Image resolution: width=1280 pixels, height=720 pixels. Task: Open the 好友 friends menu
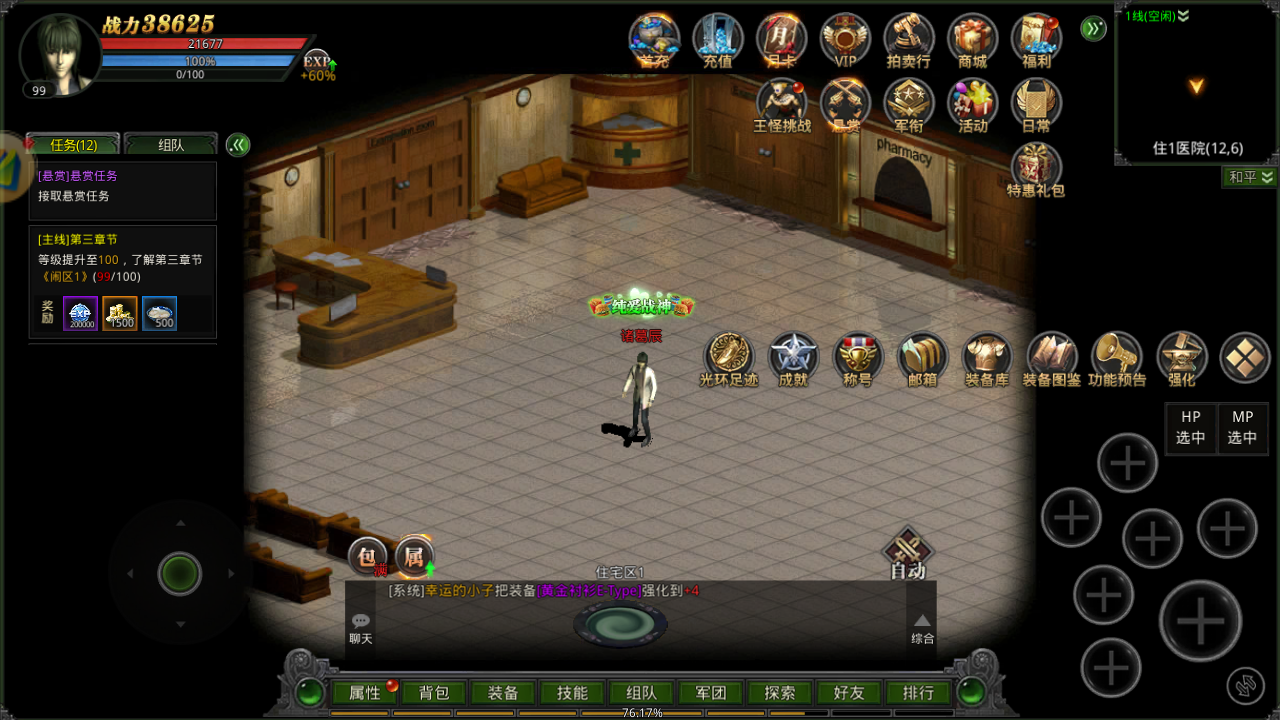848,692
